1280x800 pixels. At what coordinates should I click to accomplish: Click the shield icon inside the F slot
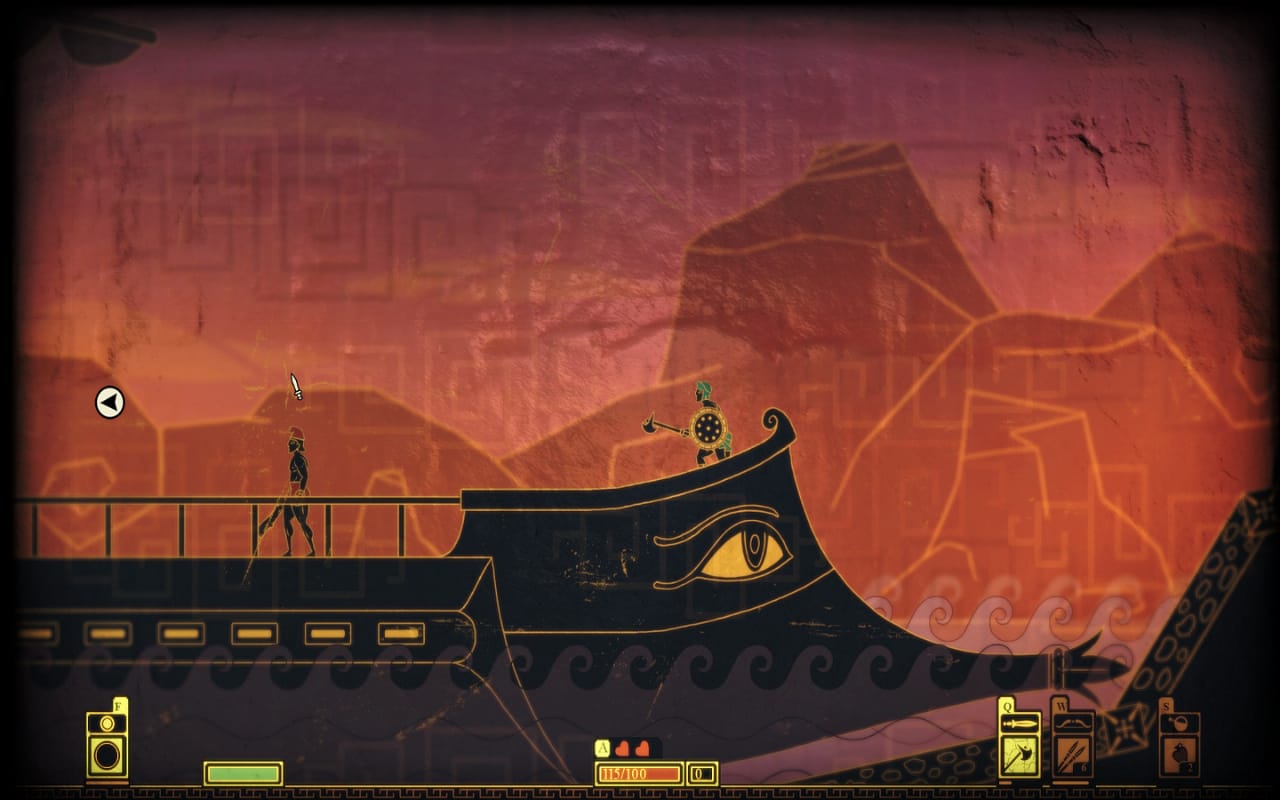click(x=106, y=757)
